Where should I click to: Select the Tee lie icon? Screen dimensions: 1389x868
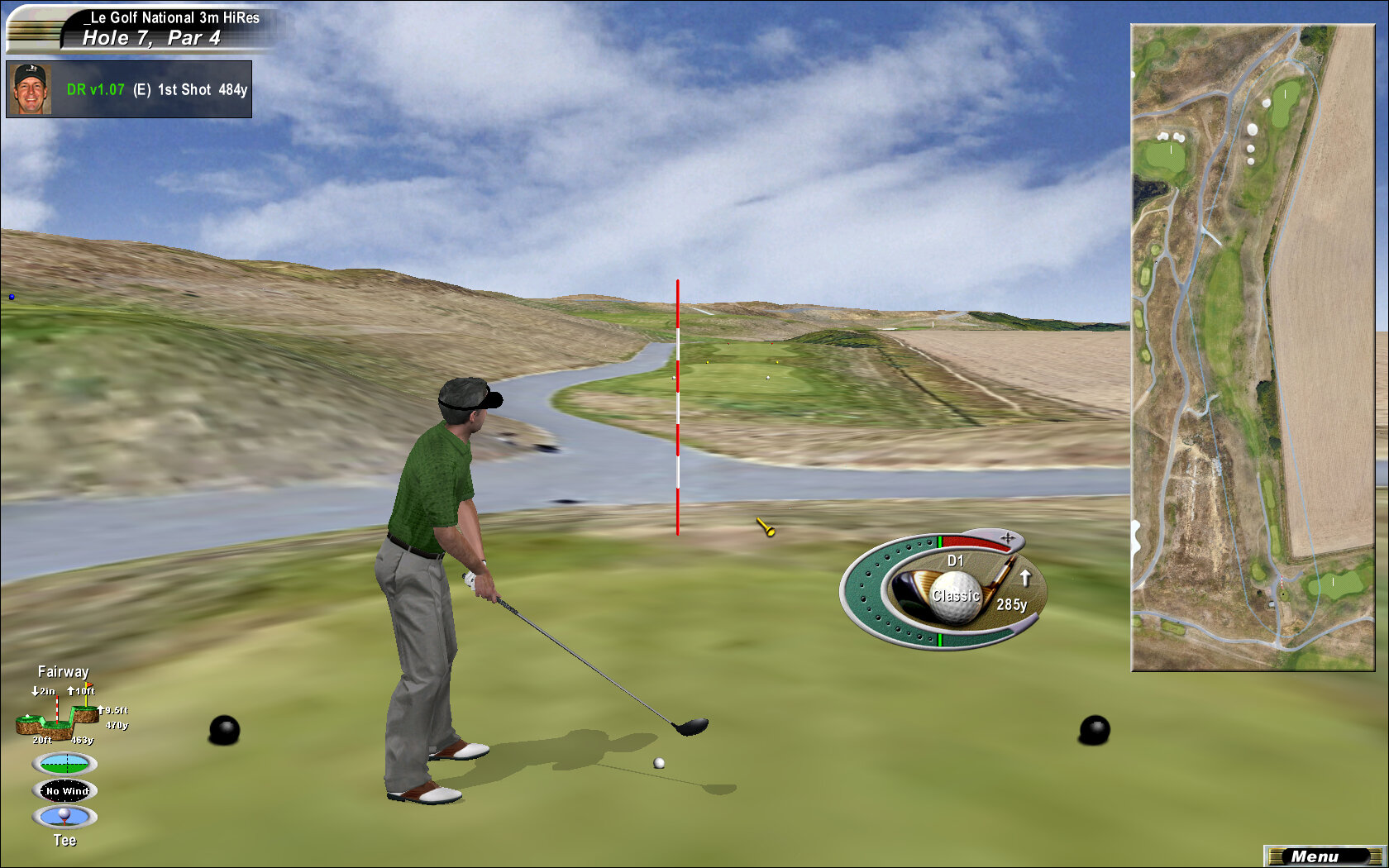click(64, 817)
